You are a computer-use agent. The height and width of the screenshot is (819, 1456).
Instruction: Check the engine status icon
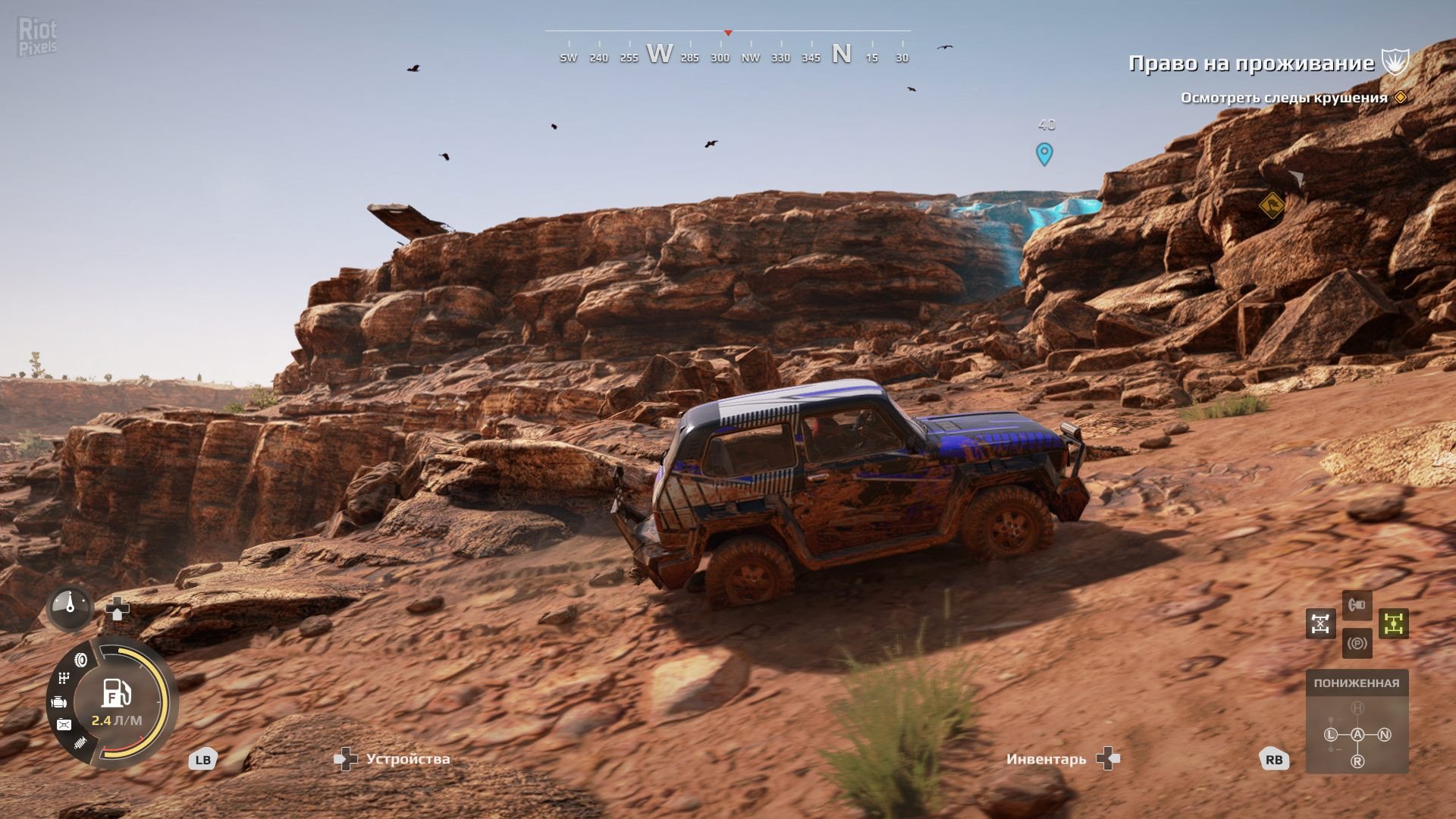point(59,702)
